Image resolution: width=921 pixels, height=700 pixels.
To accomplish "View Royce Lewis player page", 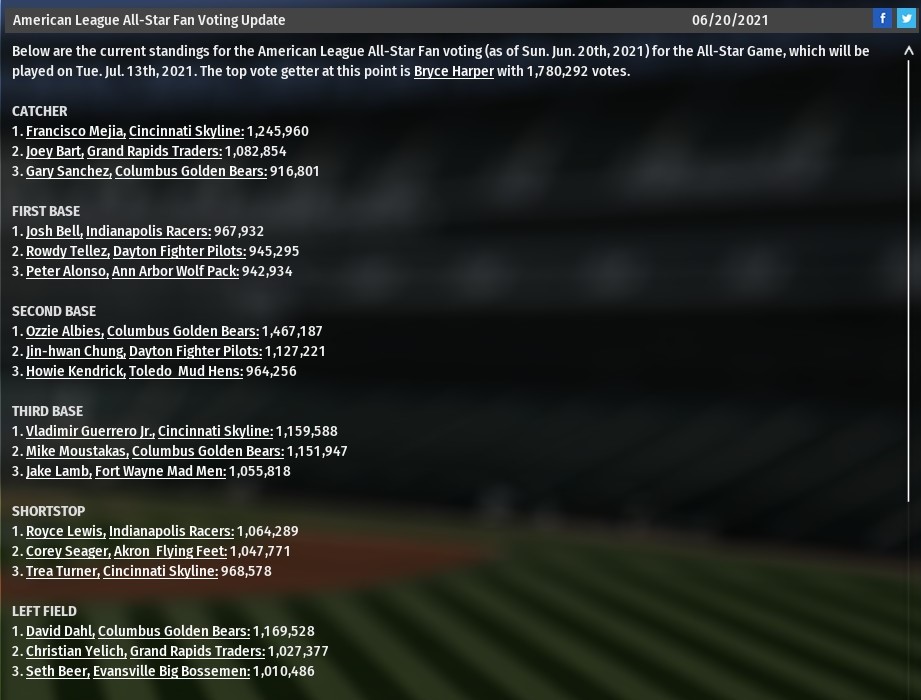I will pyautogui.click(x=65, y=531).
